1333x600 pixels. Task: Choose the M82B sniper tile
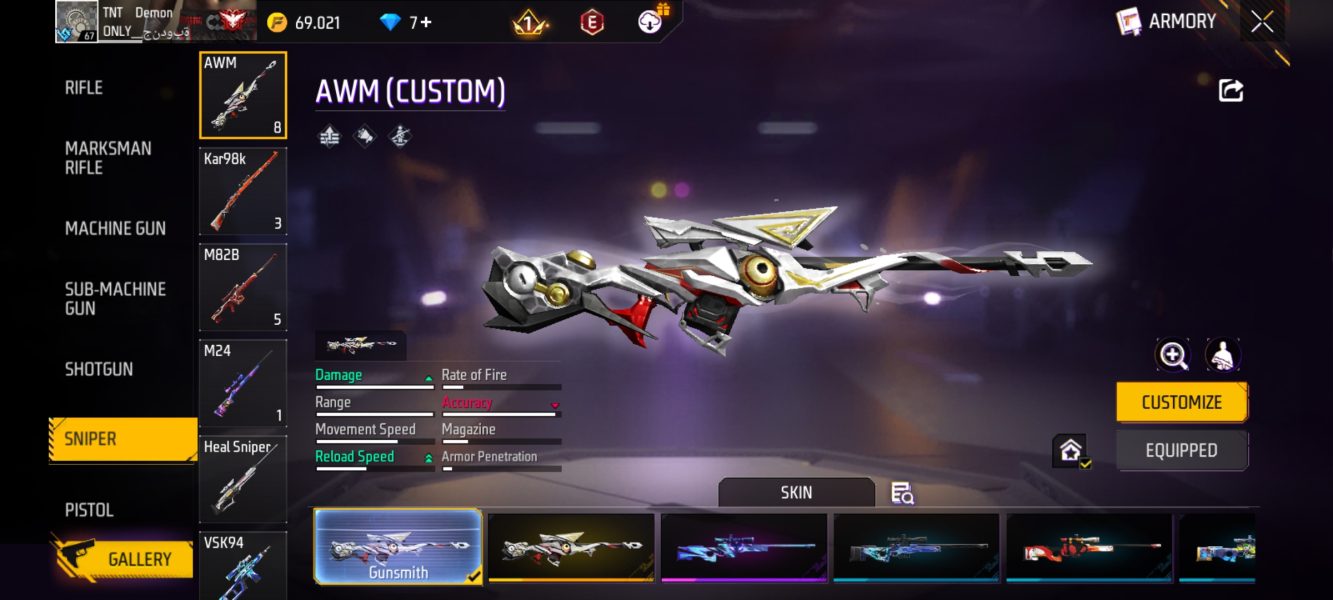pos(243,286)
